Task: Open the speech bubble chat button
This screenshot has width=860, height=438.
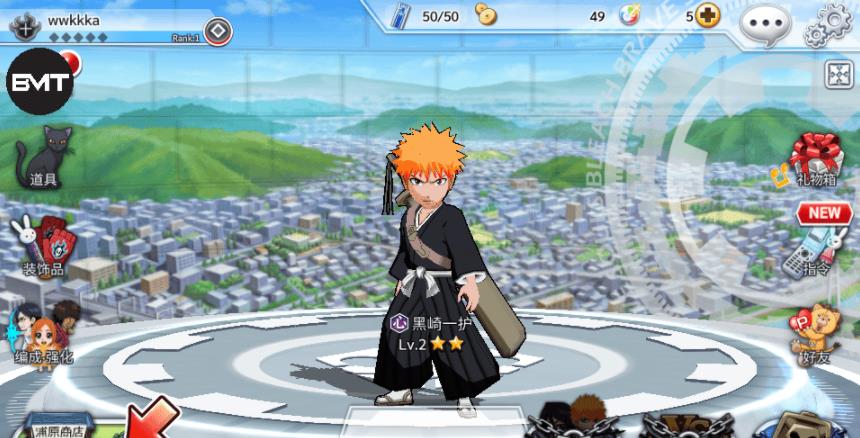Action: pyautogui.click(x=764, y=23)
